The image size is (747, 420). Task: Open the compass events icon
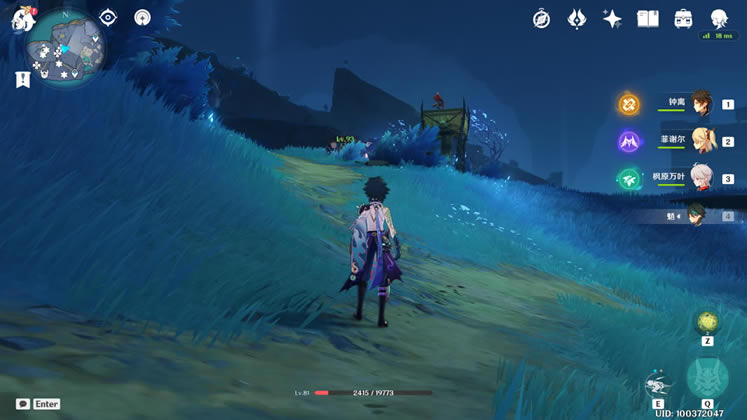tap(541, 19)
